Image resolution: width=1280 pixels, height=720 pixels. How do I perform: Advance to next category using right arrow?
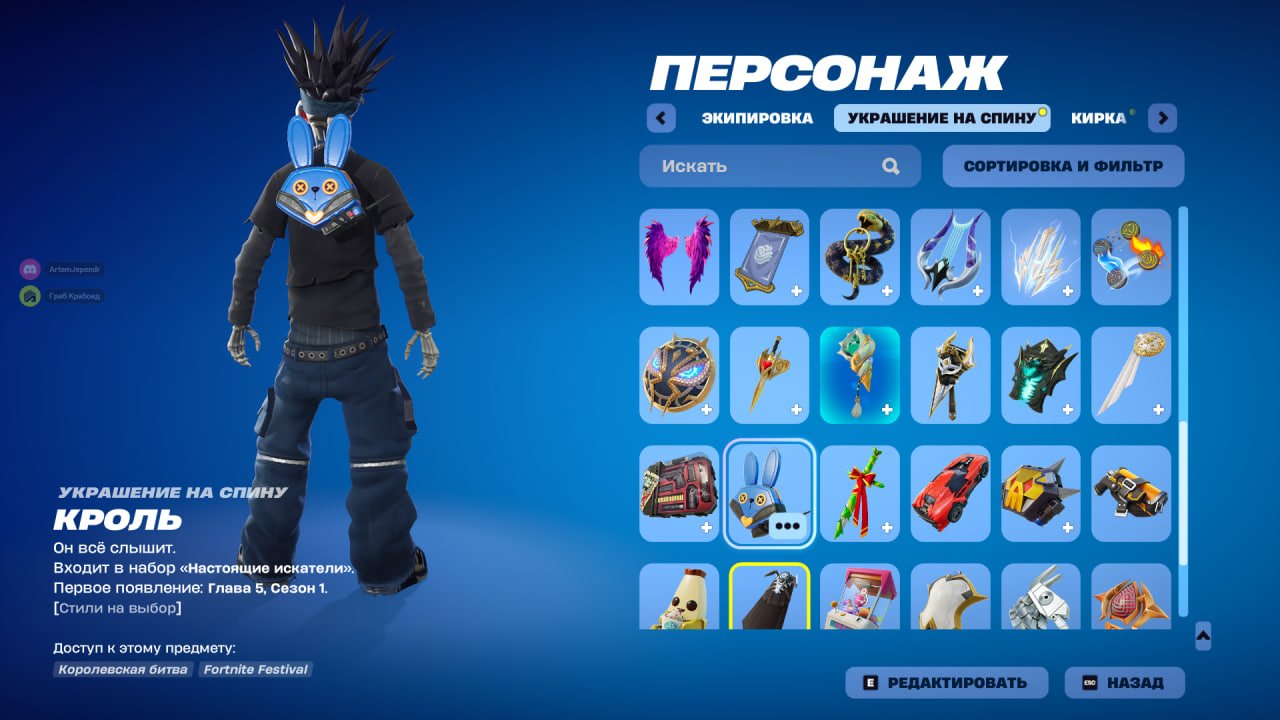1162,118
